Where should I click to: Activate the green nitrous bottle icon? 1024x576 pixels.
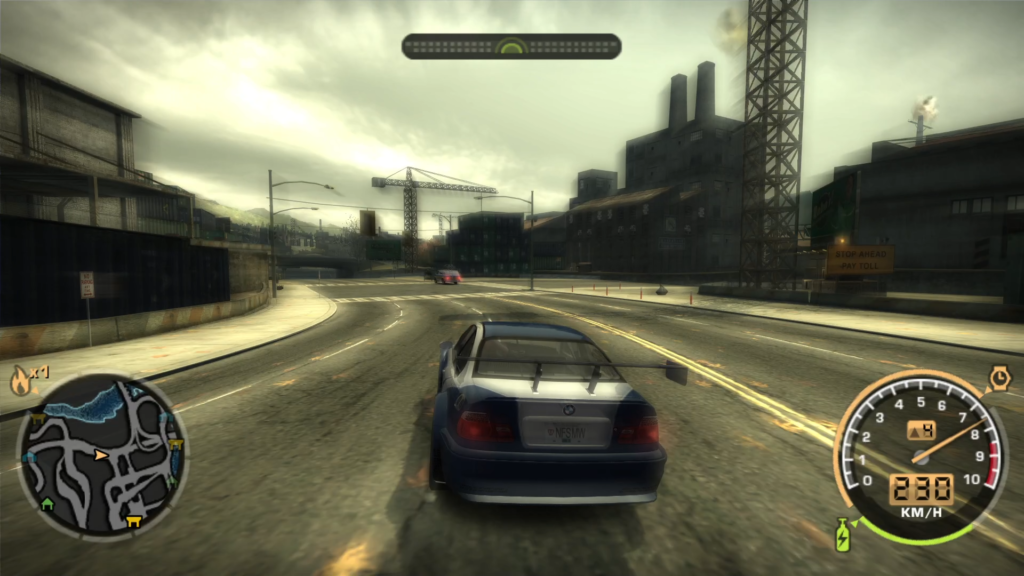tap(843, 534)
